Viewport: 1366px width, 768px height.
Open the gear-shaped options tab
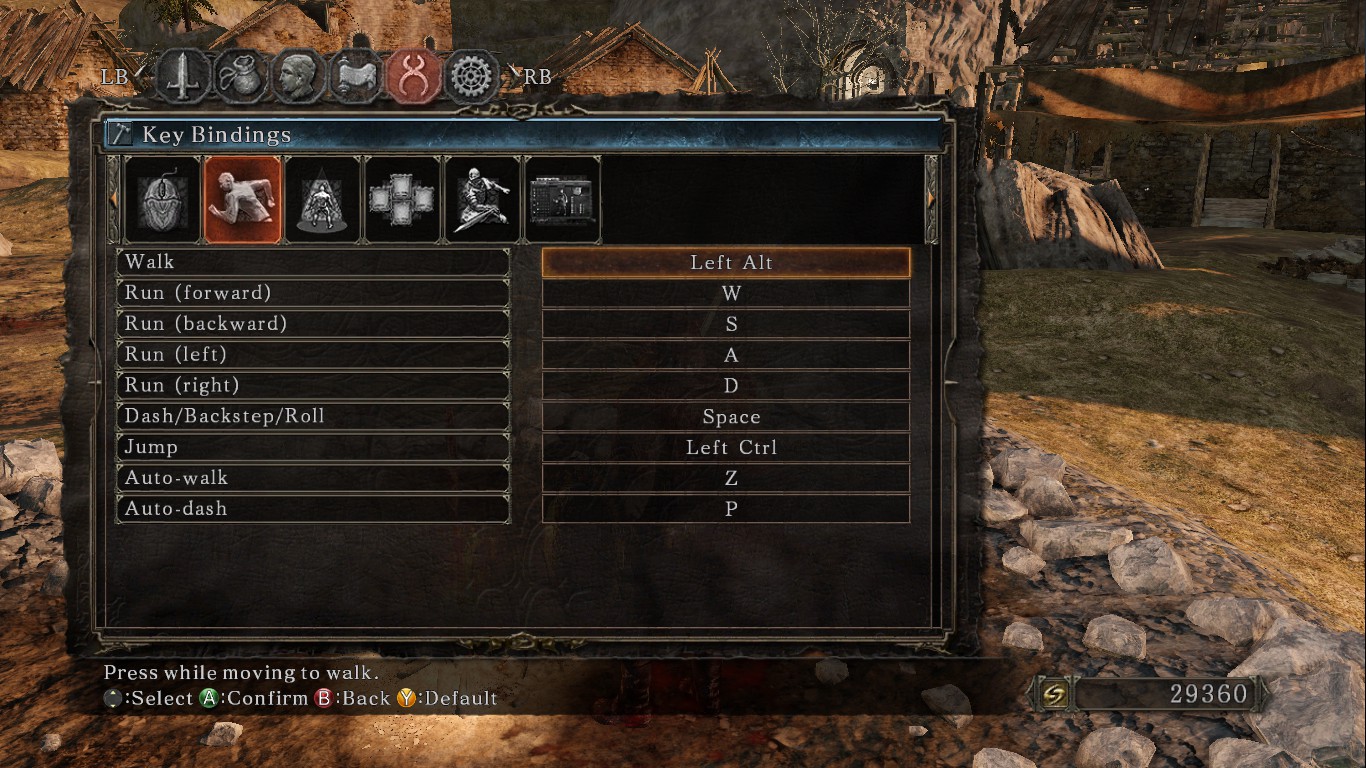coord(472,77)
